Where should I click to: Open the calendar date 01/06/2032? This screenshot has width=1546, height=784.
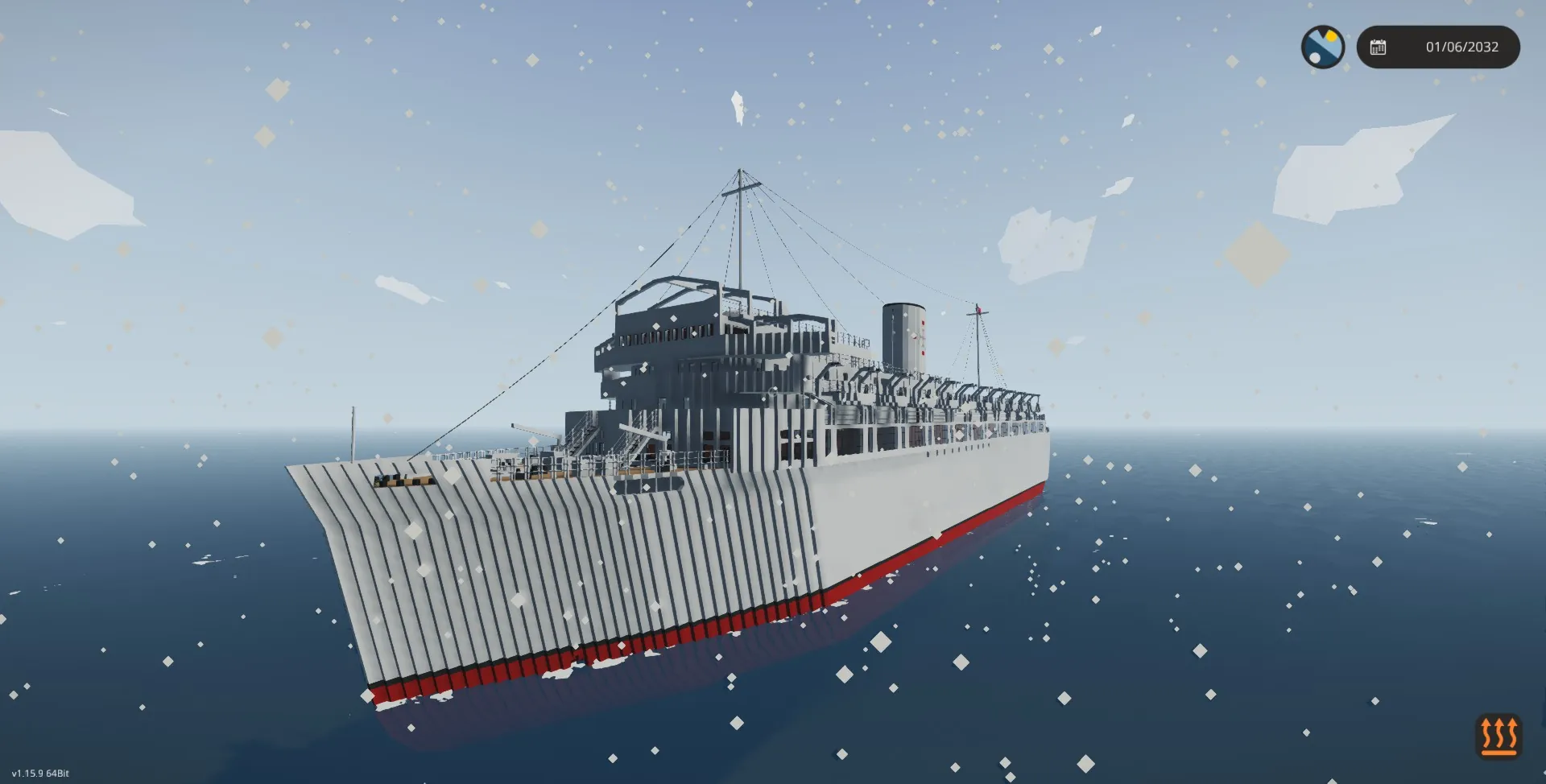tap(1438, 47)
